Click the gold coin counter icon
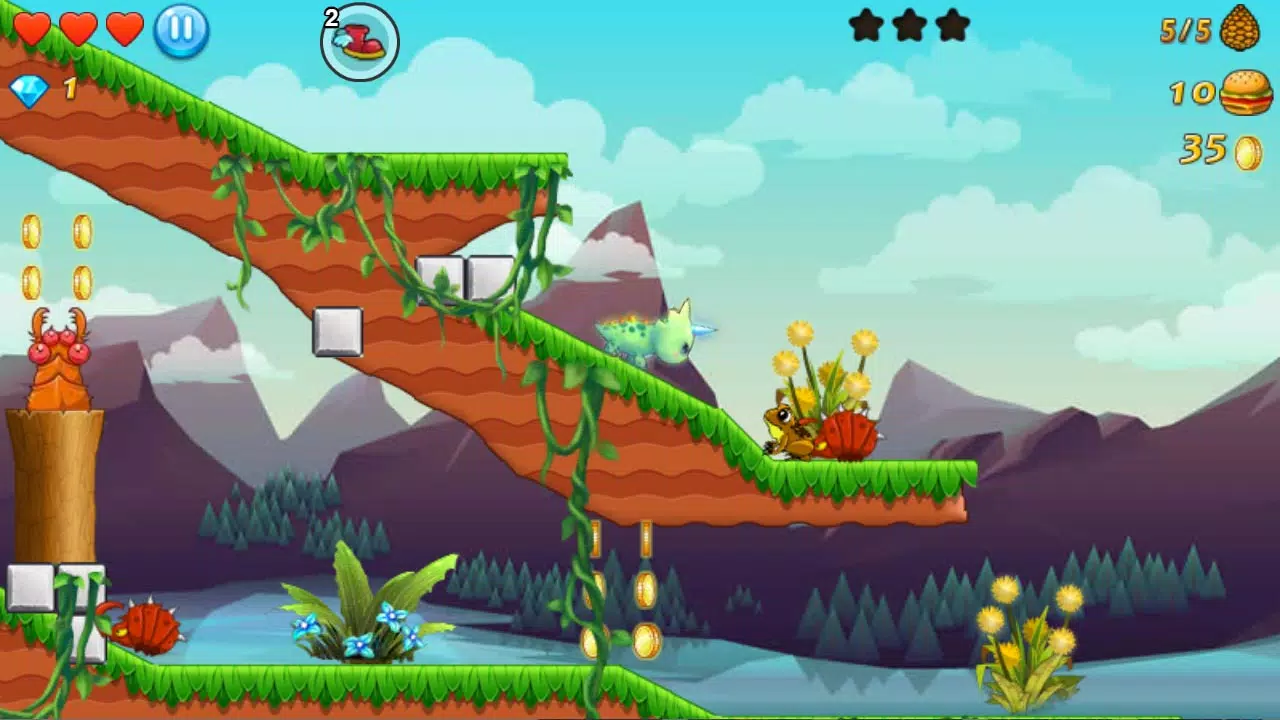Viewport: 1280px width, 720px height. click(1246, 150)
